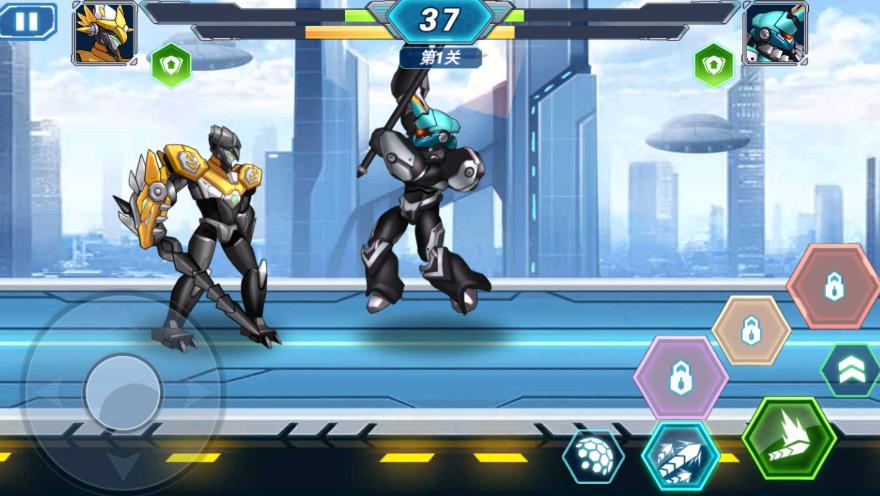Tap the enemy's green shield badge

713,65
